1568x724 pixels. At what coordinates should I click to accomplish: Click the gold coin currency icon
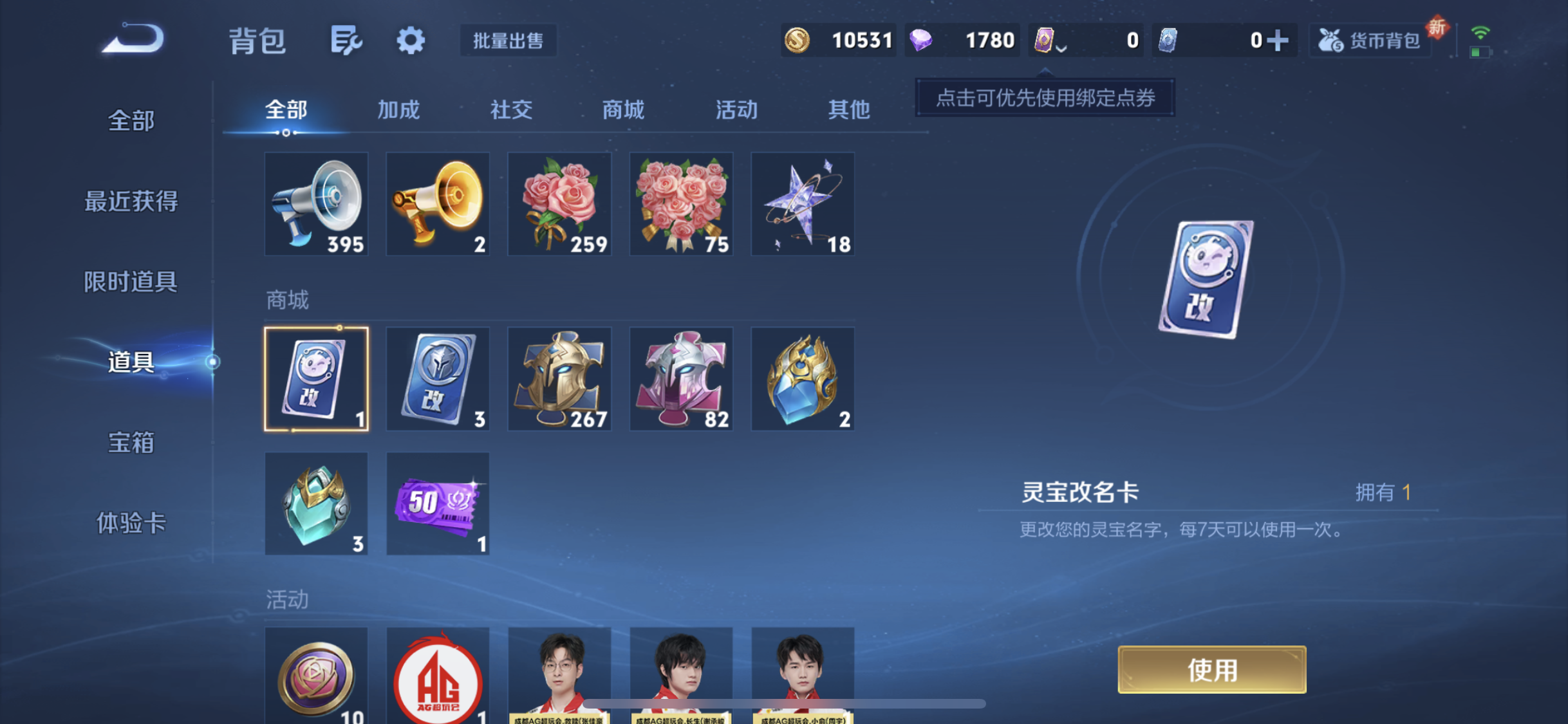[796, 40]
